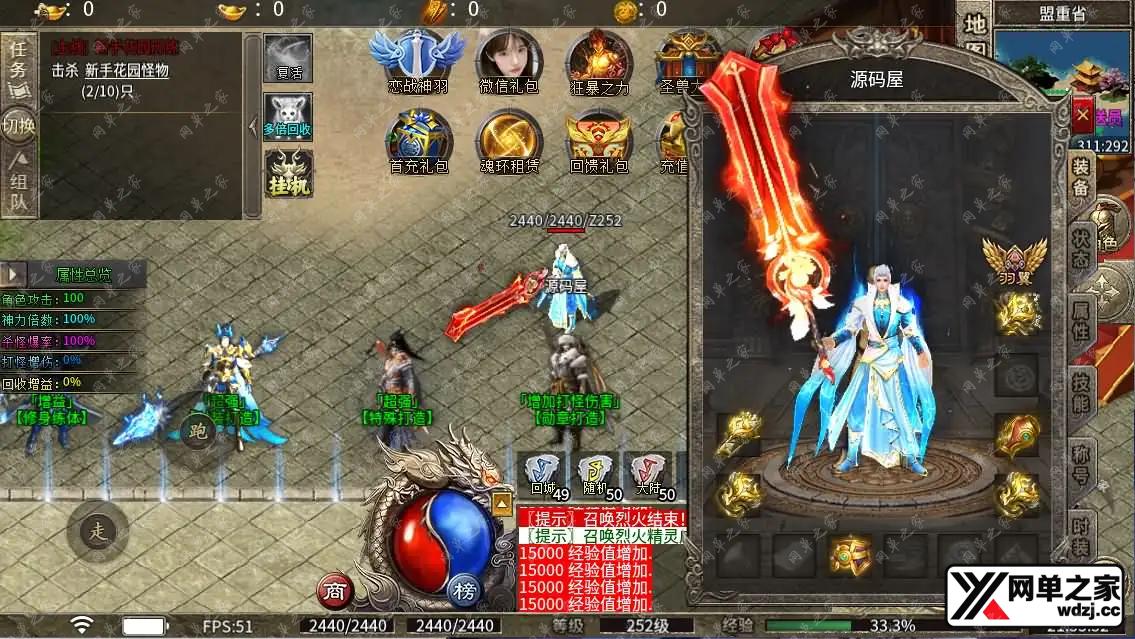This screenshot has height=639, width=1135.
Task: Claim the 微信礼包 gift pack
Action: [x=508, y=60]
